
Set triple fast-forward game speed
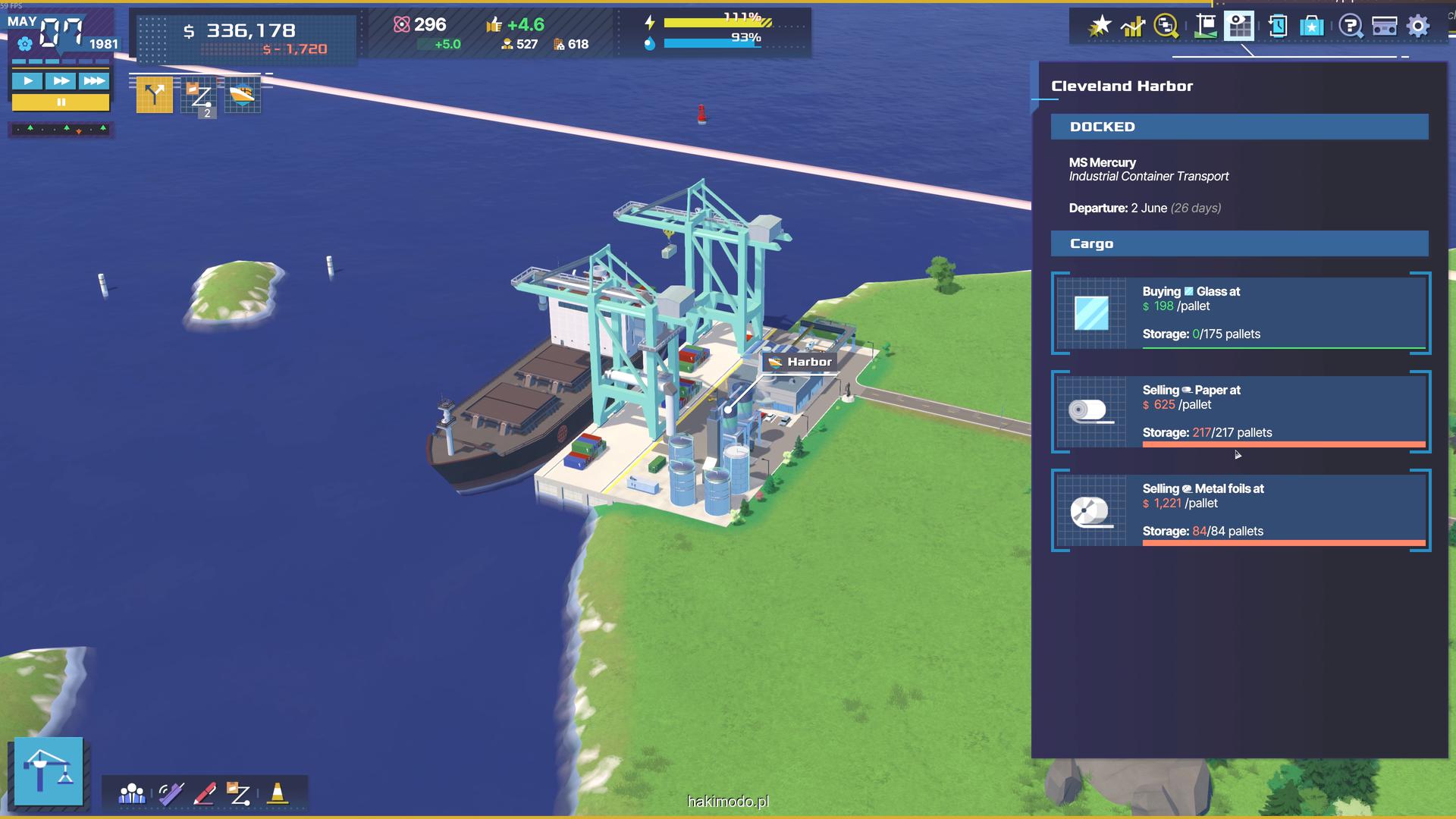click(94, 81)
